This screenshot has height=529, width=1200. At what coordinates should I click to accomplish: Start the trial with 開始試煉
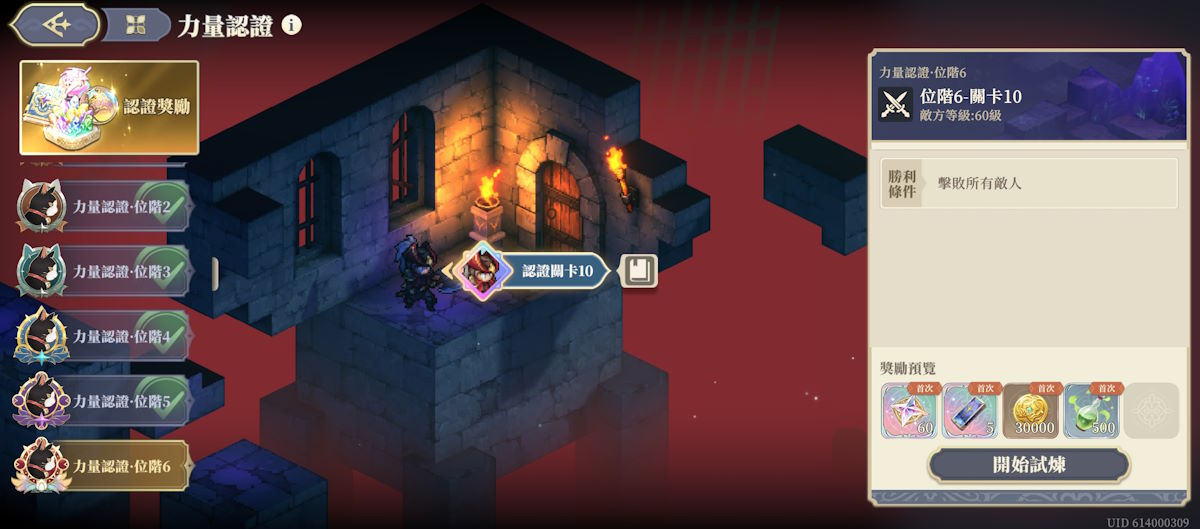coord(1029,465)
